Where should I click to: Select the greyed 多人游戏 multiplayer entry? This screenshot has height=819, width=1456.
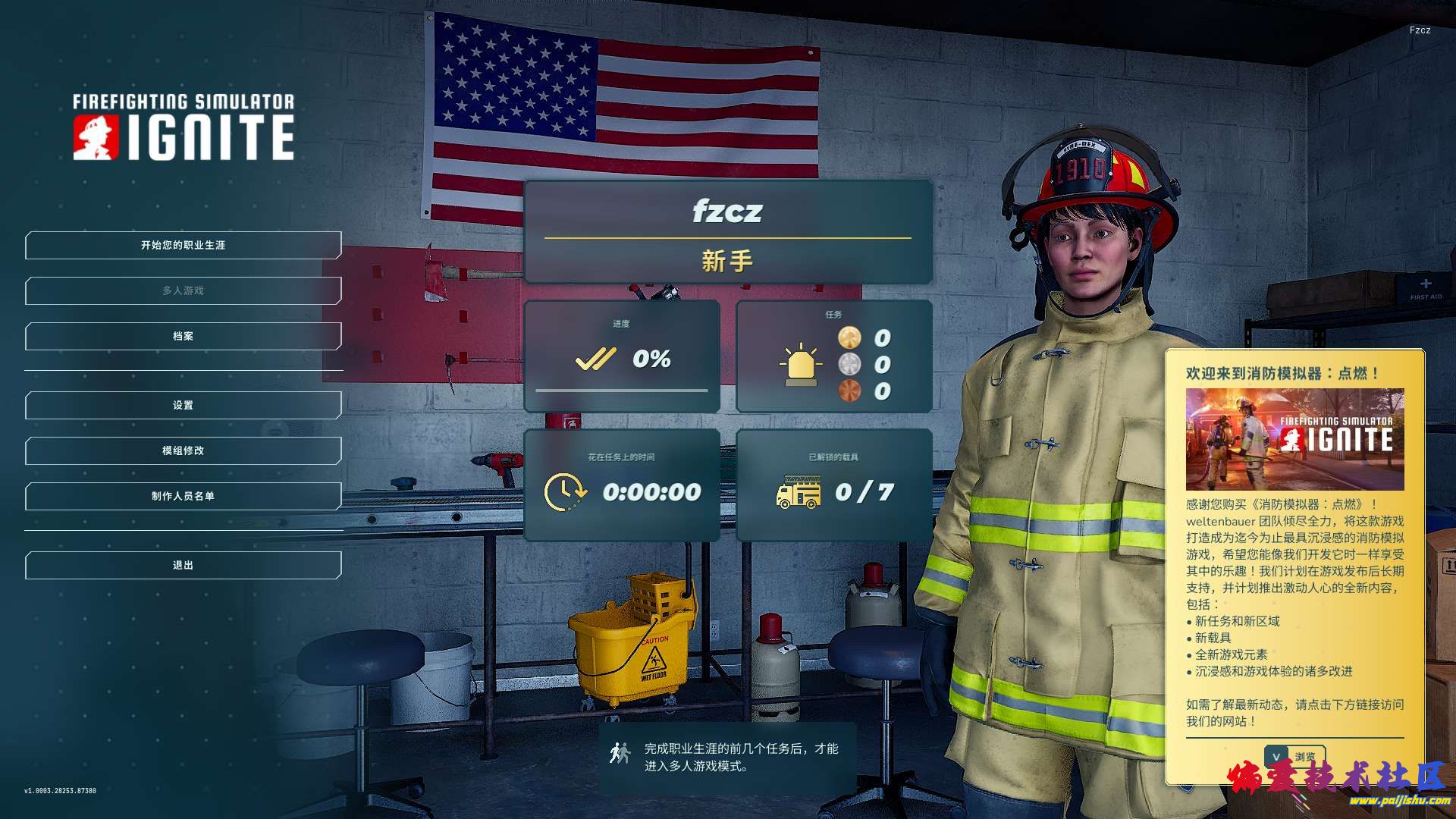[183, 291]
